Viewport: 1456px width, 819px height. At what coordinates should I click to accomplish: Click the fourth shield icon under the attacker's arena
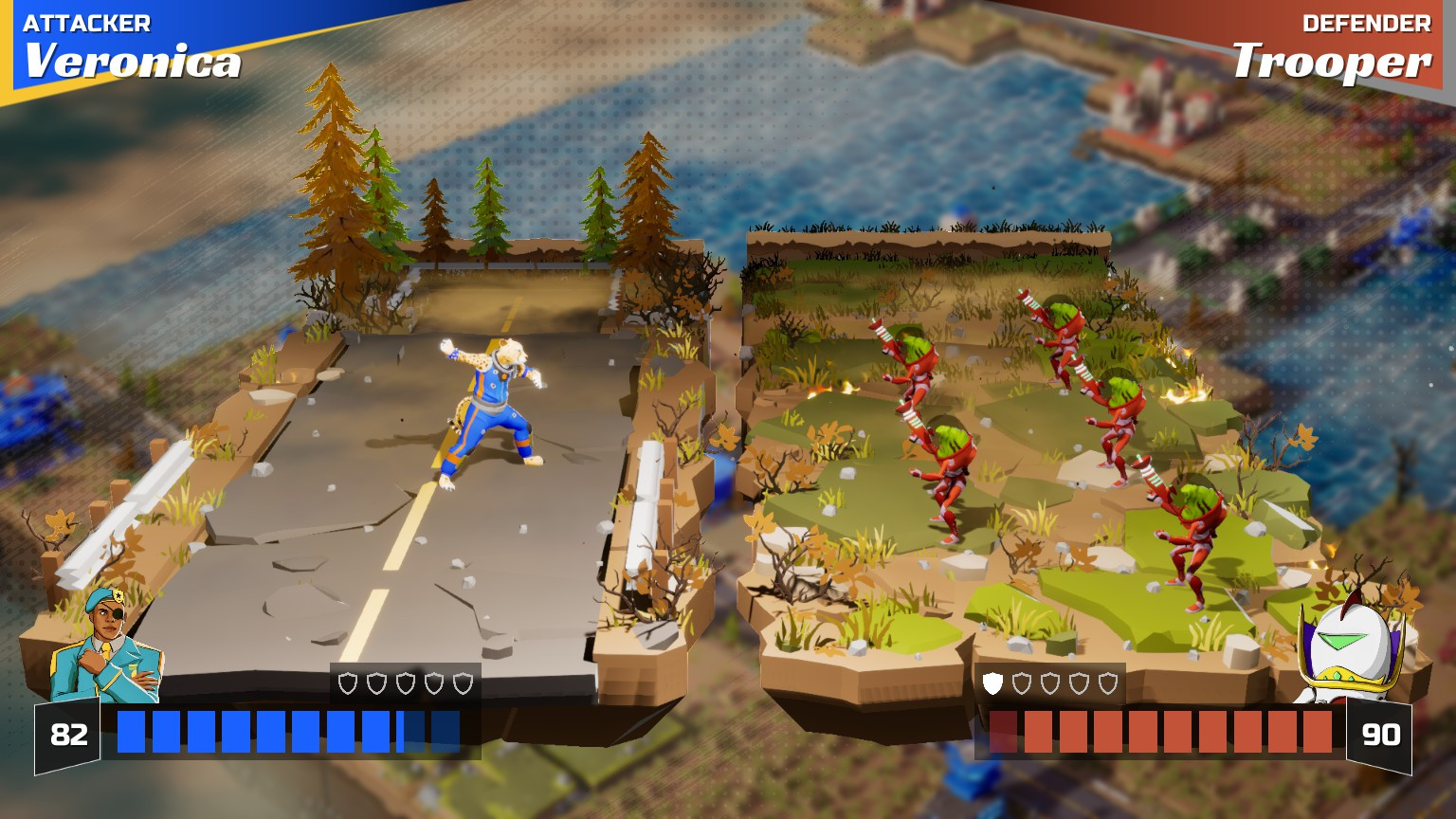432,682
